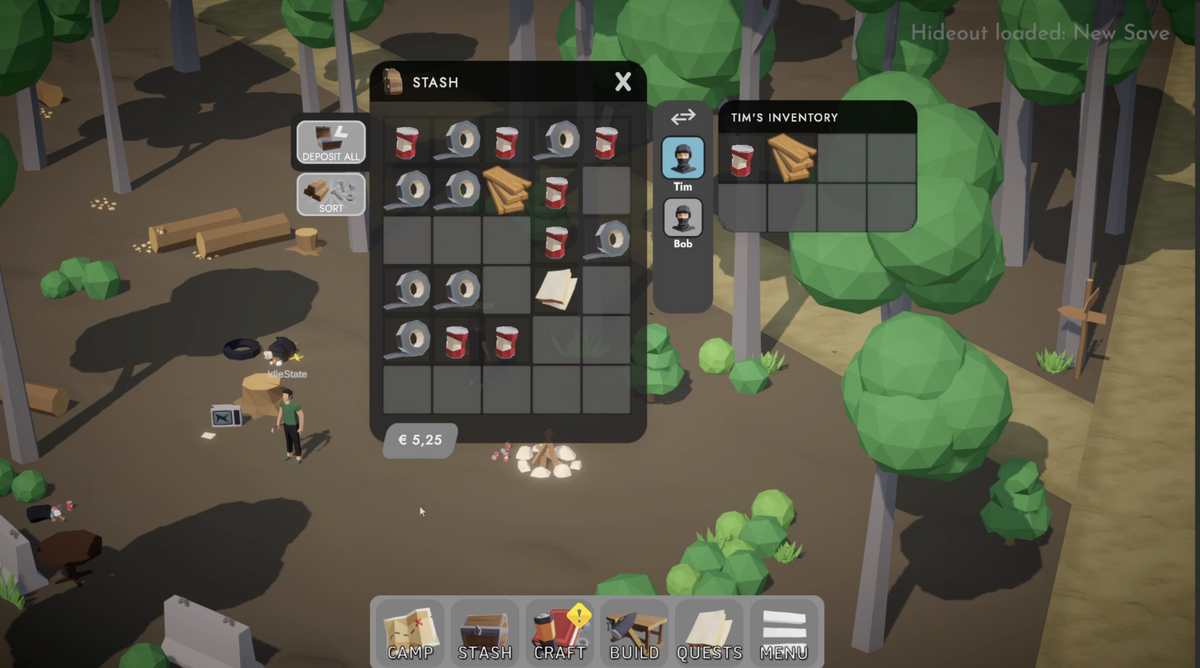
Task: Select Tim's character portrait
Action: (683, 160)
